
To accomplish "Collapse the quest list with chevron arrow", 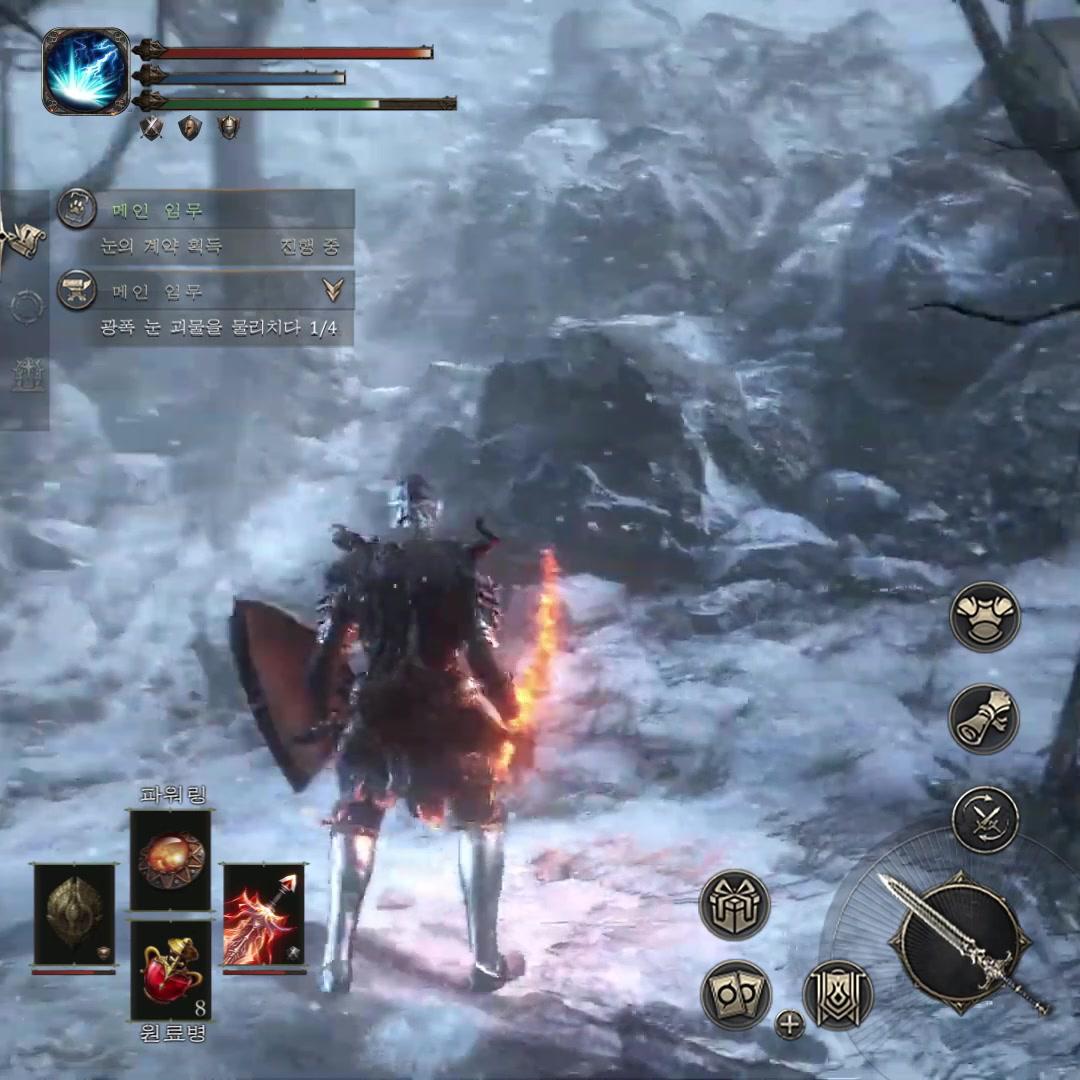I will (x=333, y=290).
